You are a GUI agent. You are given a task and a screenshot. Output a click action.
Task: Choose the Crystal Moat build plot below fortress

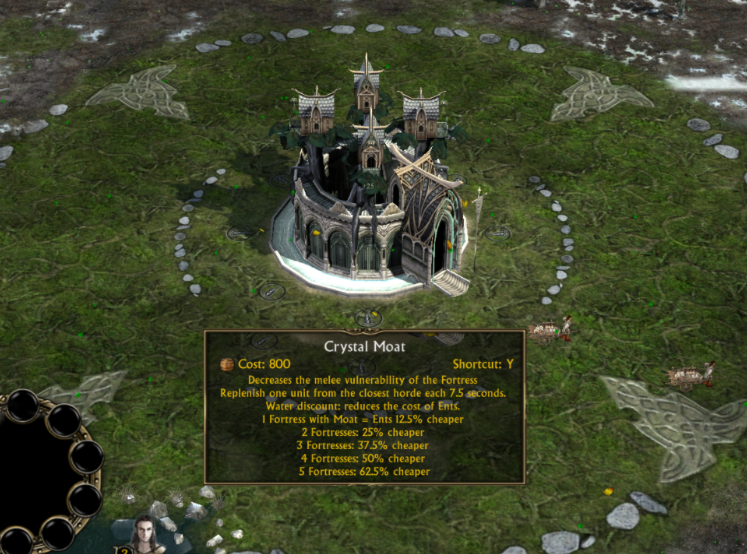[x=368, y=318]
